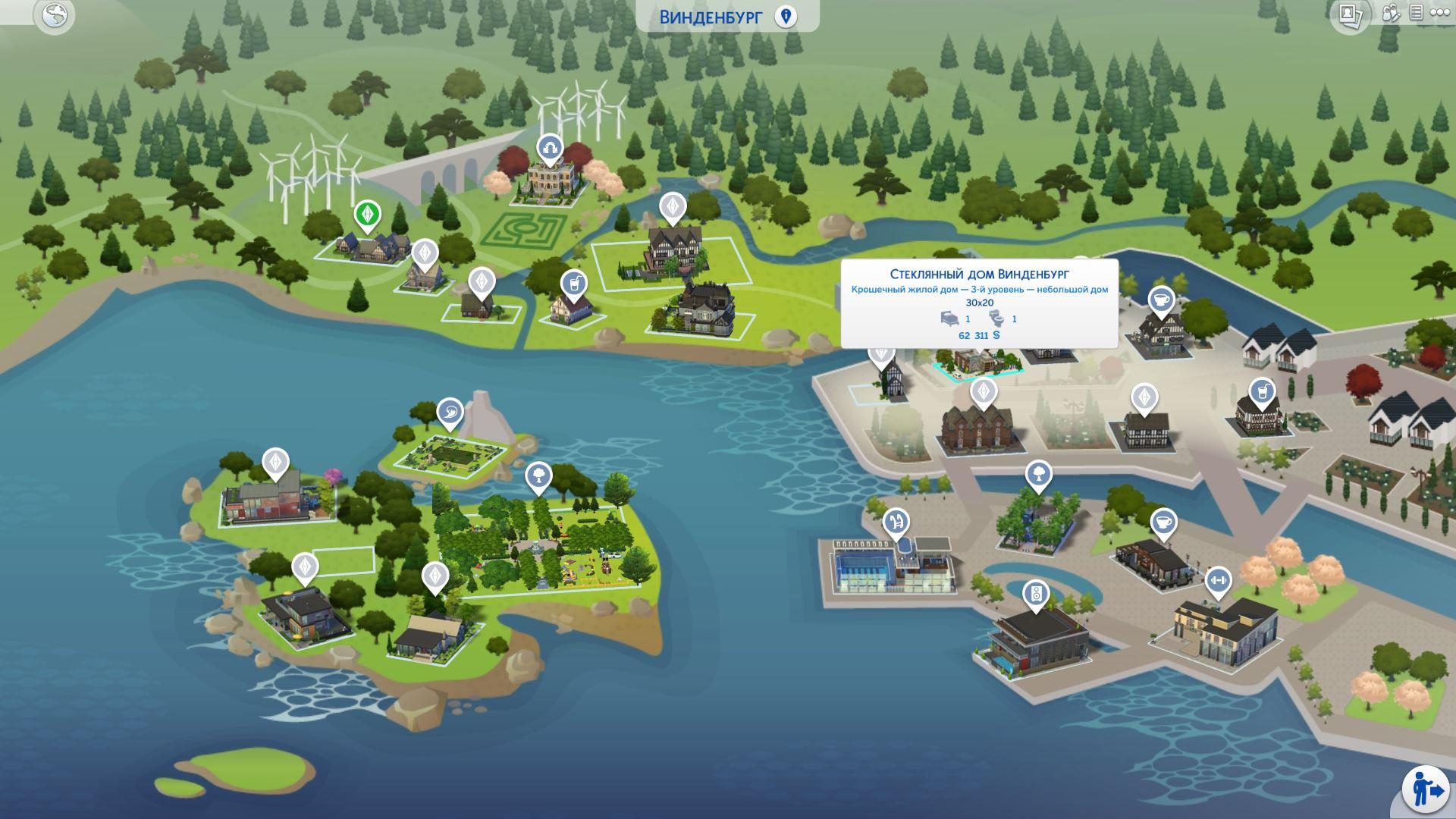Select the coffee cup marker in upper town

coord(1161,300)
